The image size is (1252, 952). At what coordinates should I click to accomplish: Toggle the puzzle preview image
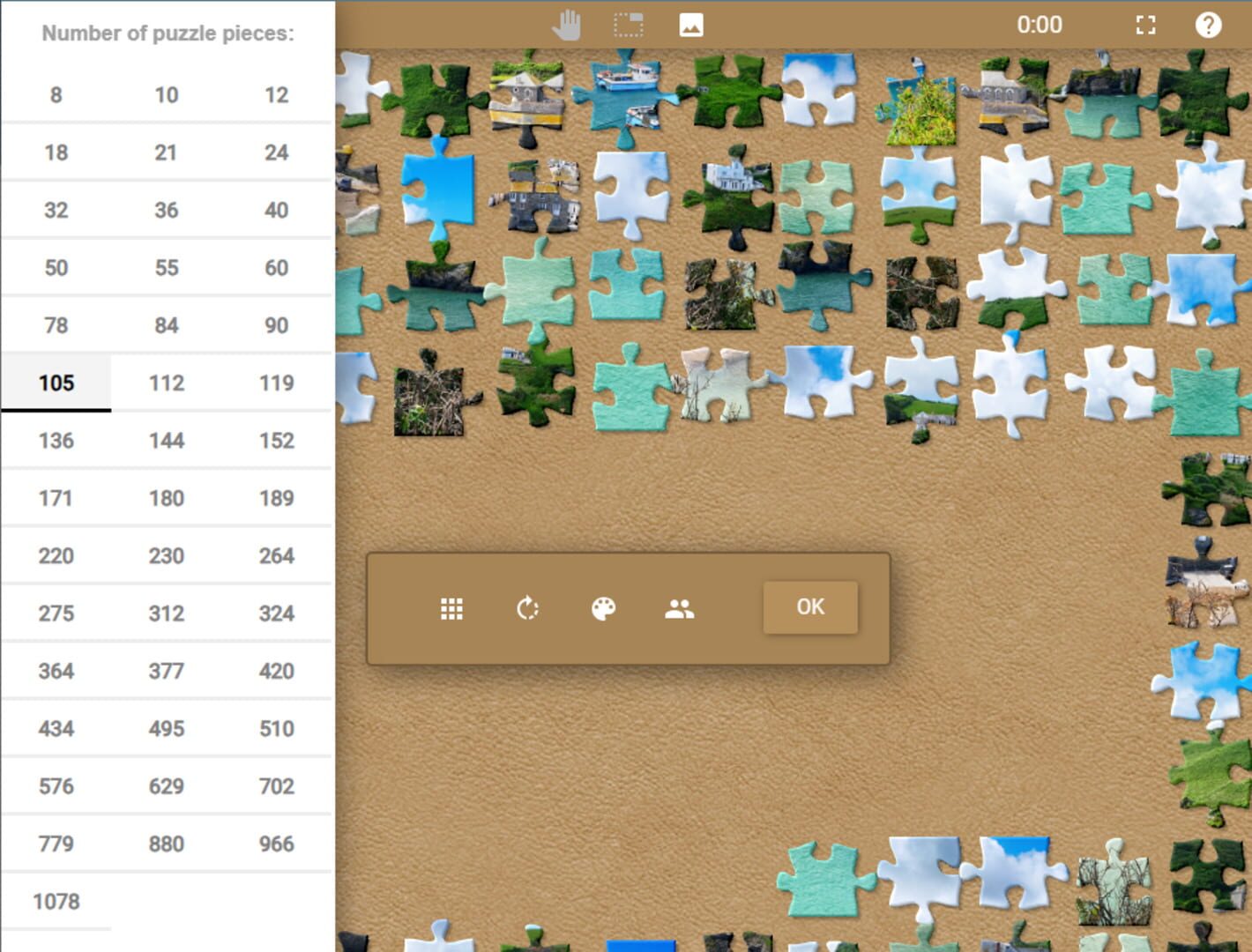click(x=691, y=25)
